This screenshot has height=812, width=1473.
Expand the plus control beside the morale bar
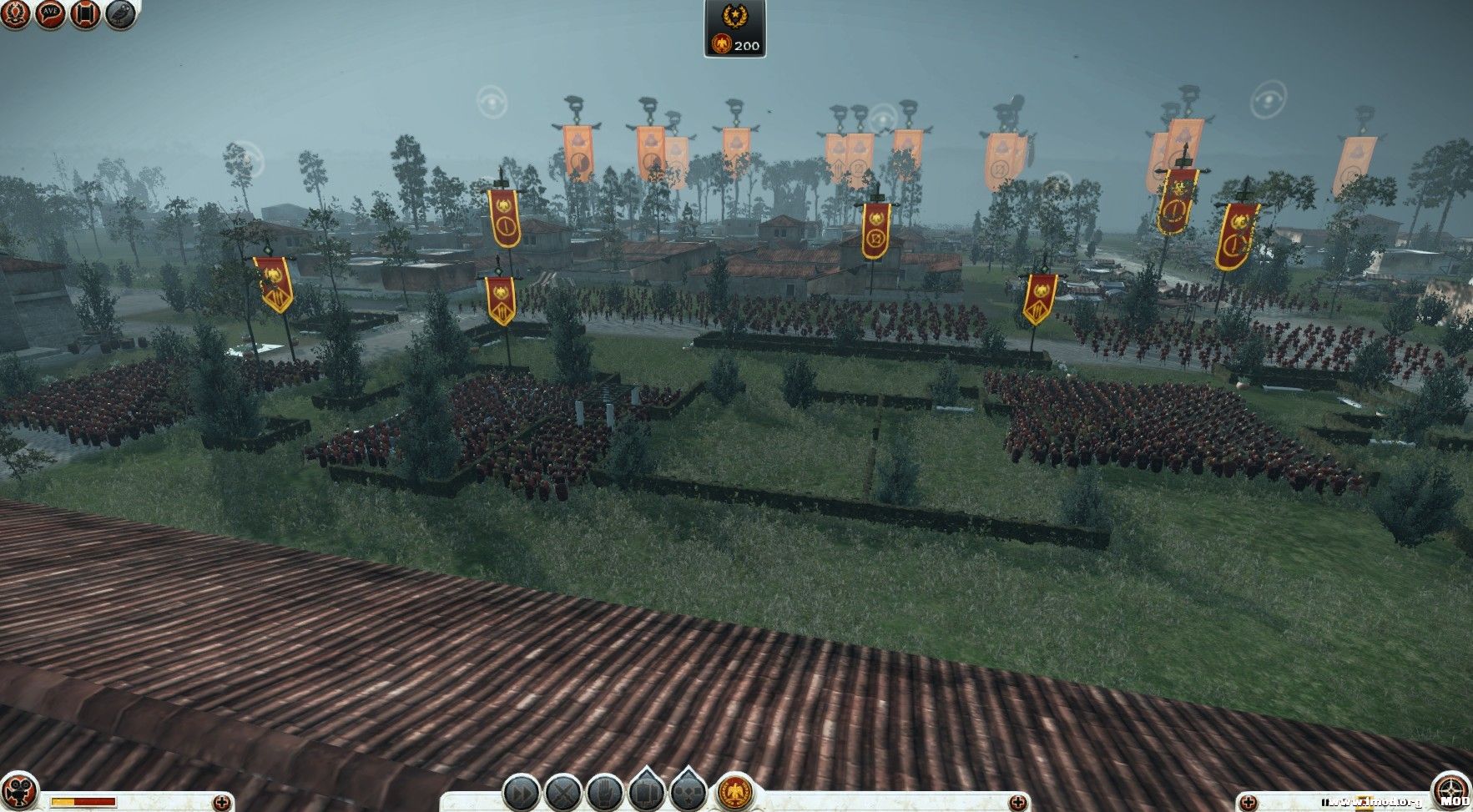224,801
